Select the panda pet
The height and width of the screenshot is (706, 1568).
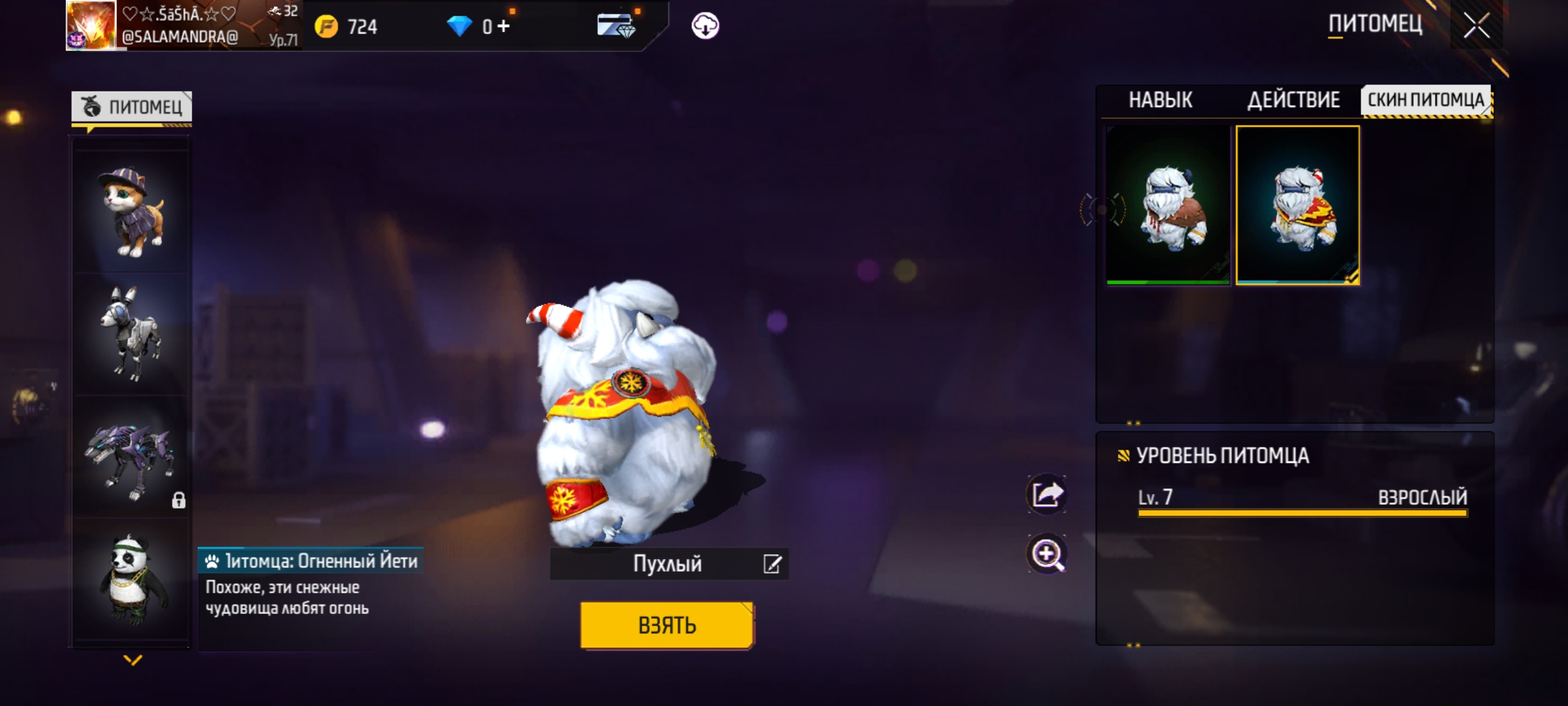tap(131, 579)
